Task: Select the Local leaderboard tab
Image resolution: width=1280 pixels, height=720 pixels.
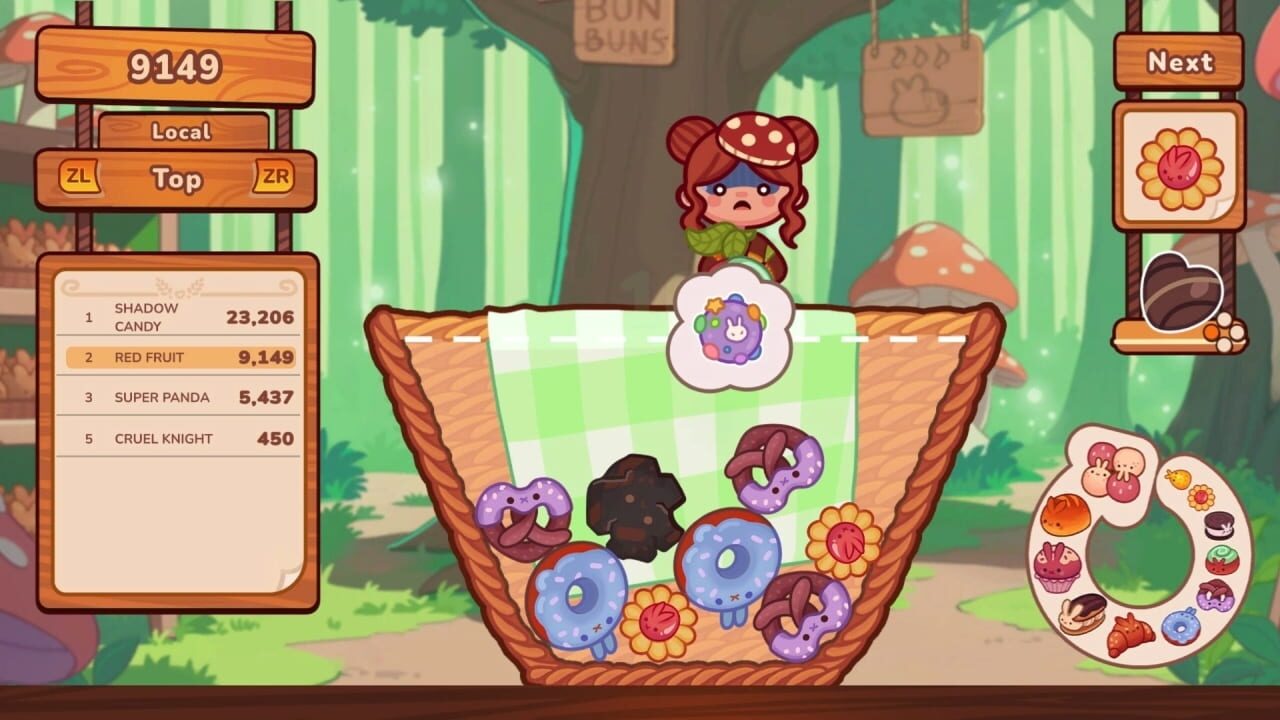Action: pyautogui.click(x=183, y=132)
